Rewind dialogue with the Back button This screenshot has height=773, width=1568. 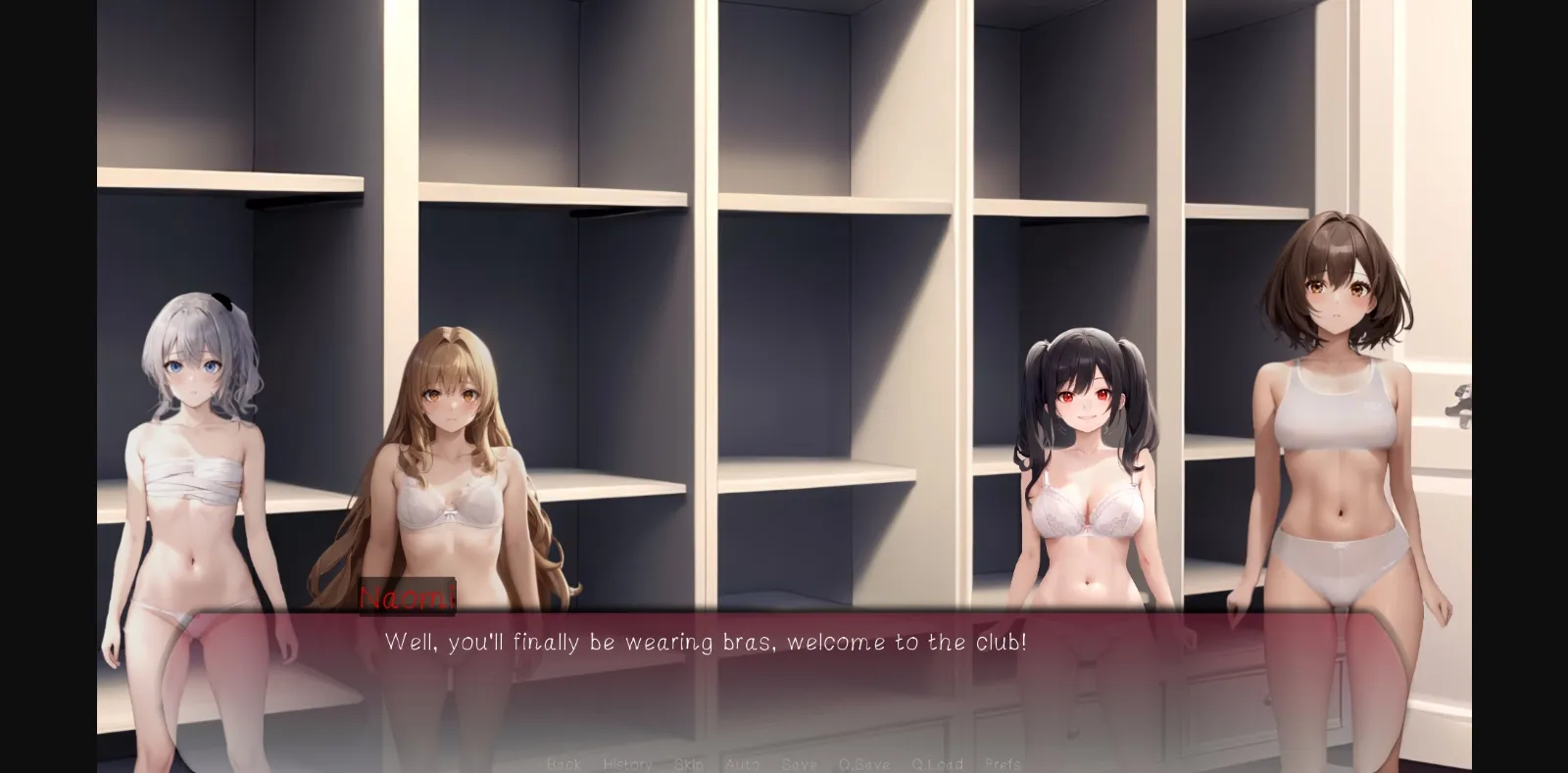(563, 764)
